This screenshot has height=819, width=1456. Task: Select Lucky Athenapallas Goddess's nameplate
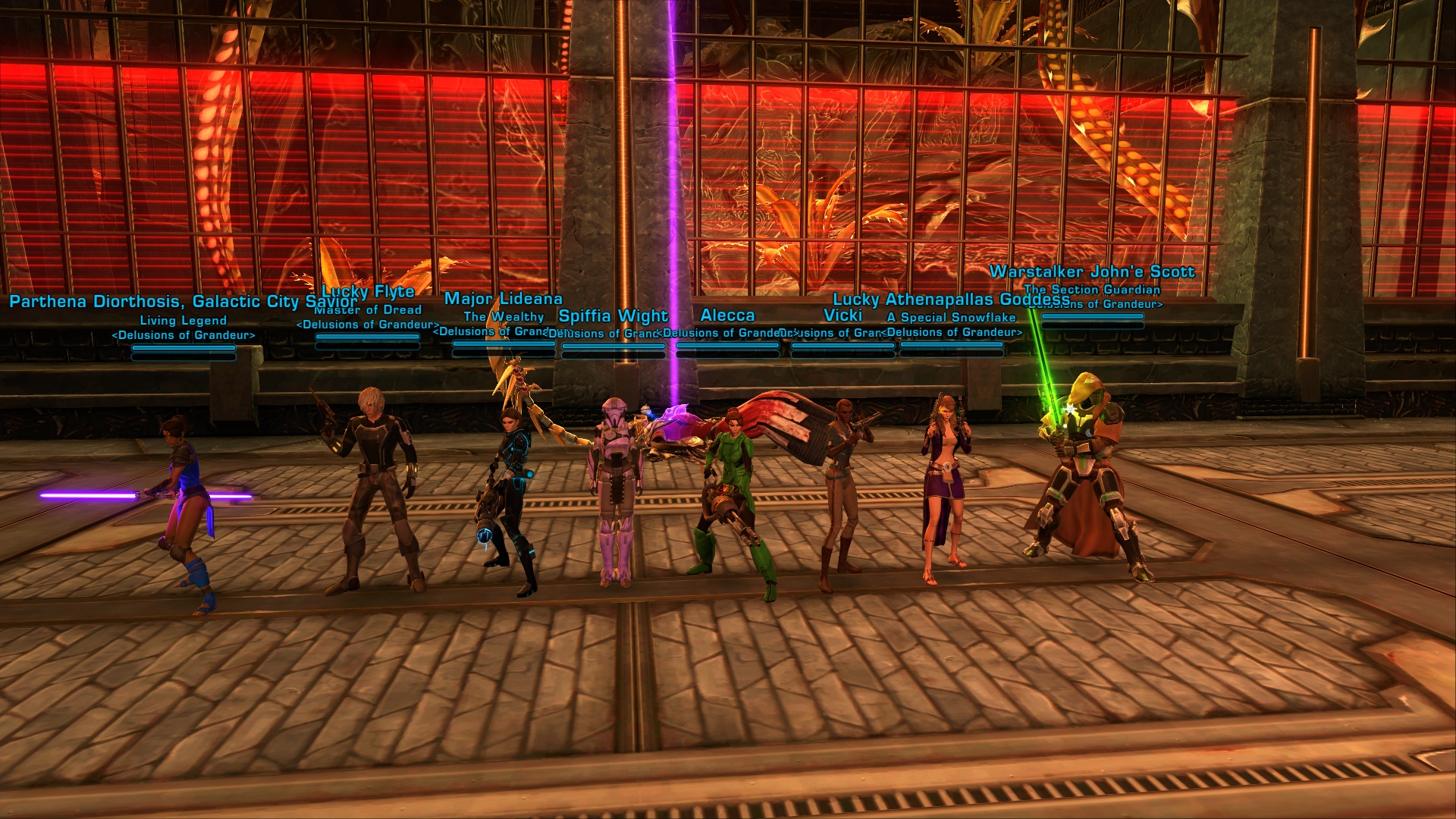[x=951, y=300]
